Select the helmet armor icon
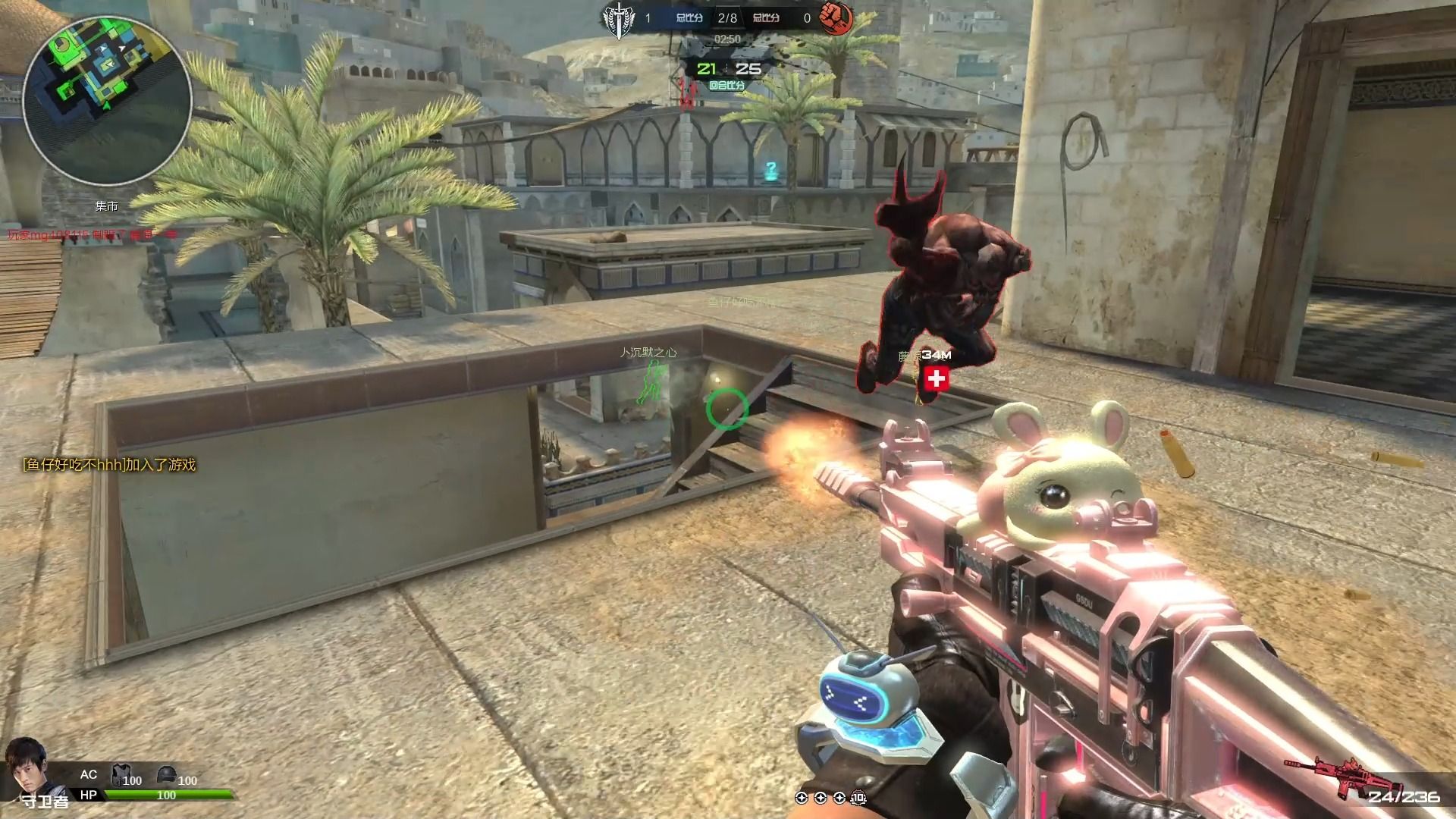Screen dimensions: 1456x819 (167, 775)
